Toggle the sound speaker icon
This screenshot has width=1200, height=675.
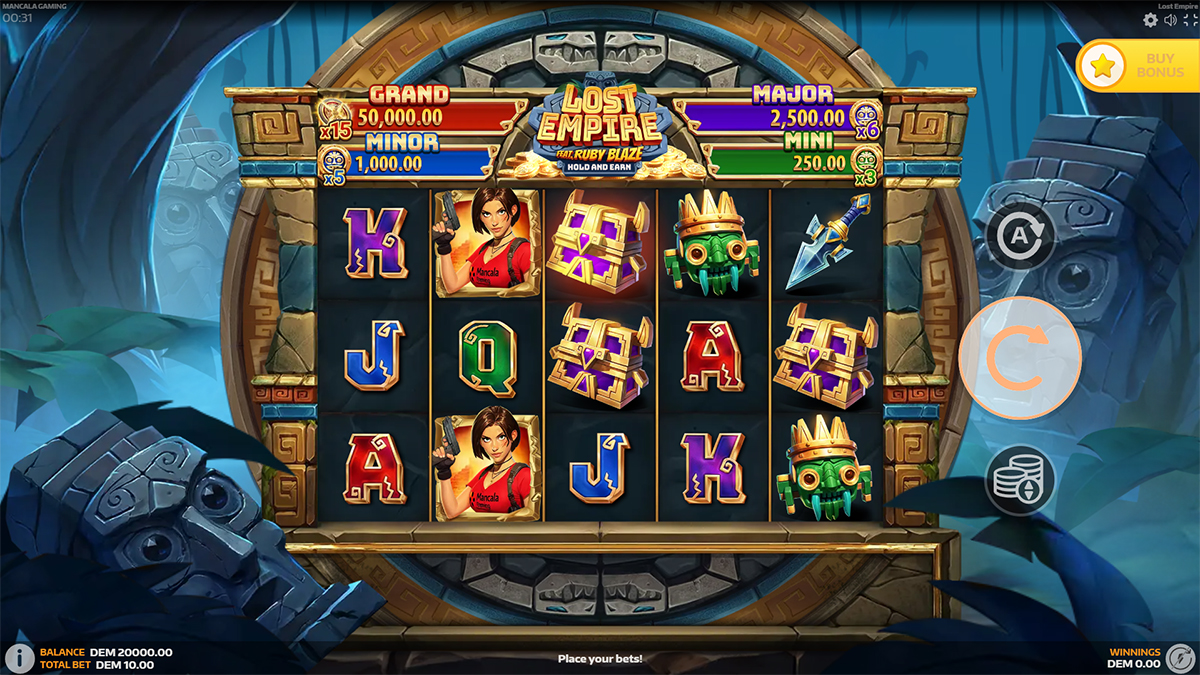point(1170,20)
